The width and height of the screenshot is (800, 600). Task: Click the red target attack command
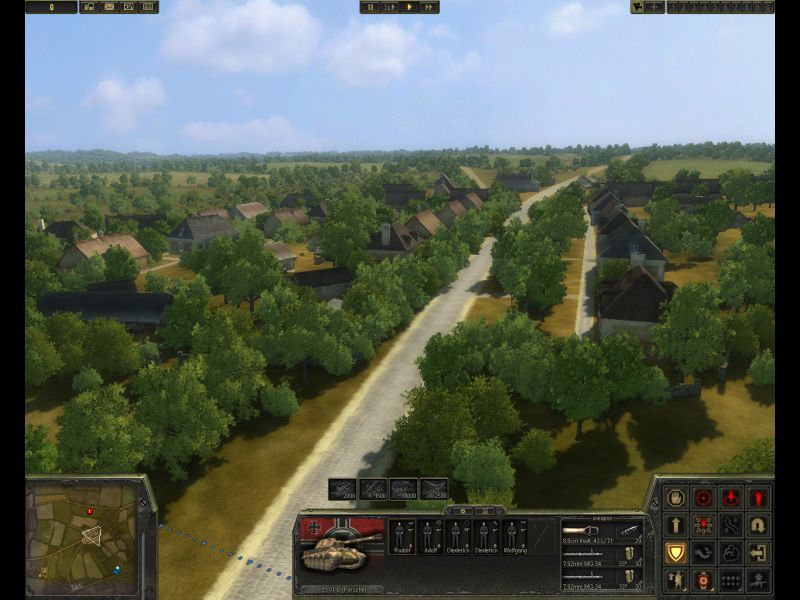pos(704,497)
